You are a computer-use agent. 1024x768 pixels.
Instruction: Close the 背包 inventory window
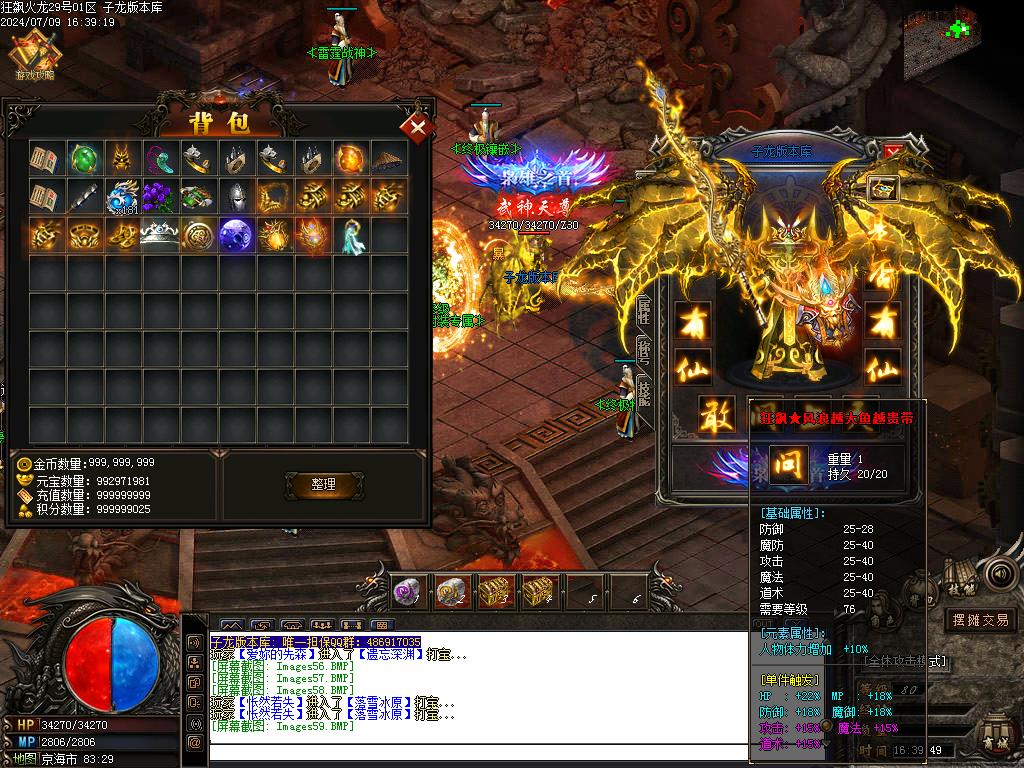click(417, 127)
